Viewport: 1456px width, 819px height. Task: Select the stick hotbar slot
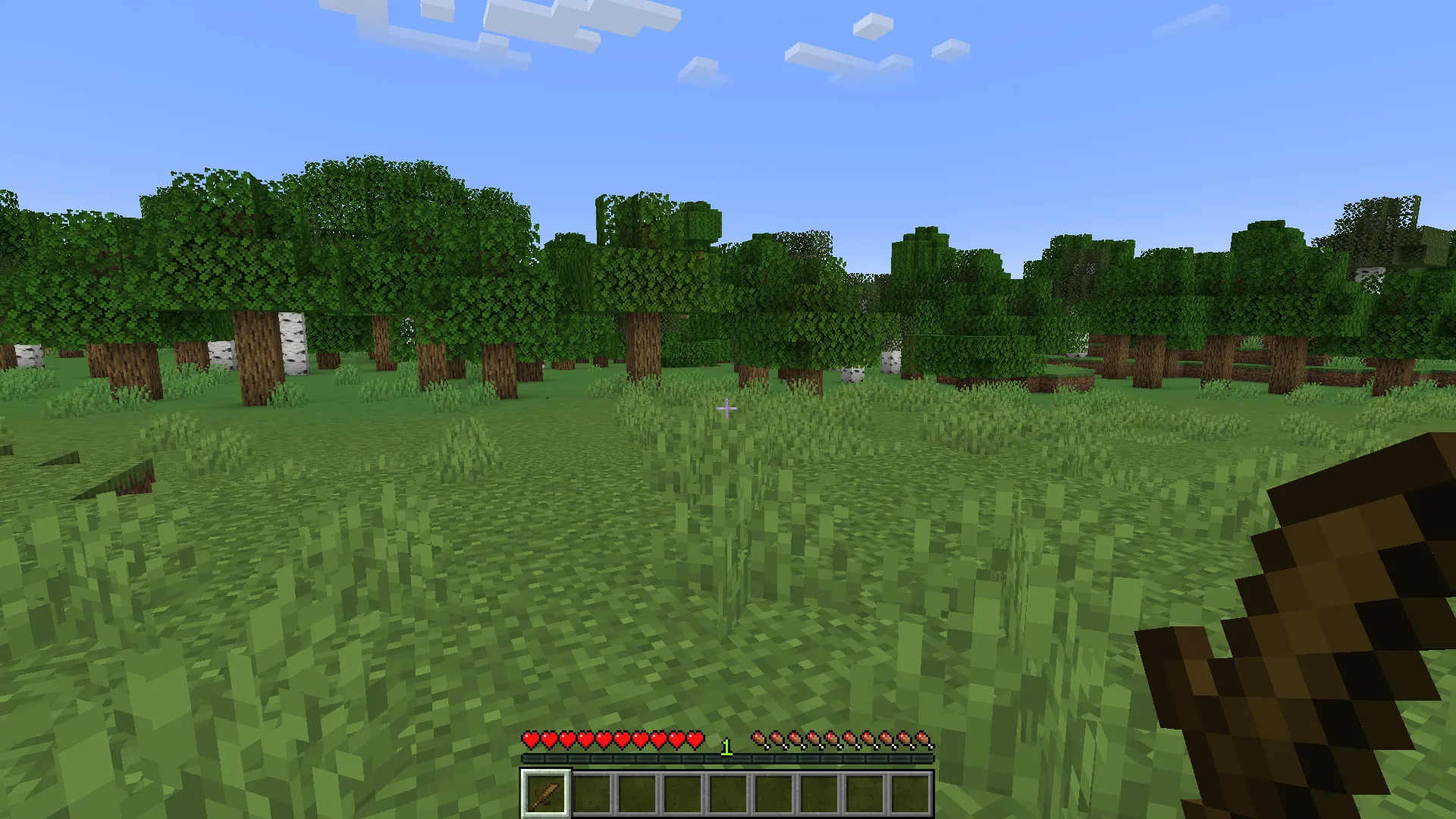tap(544, 794)
